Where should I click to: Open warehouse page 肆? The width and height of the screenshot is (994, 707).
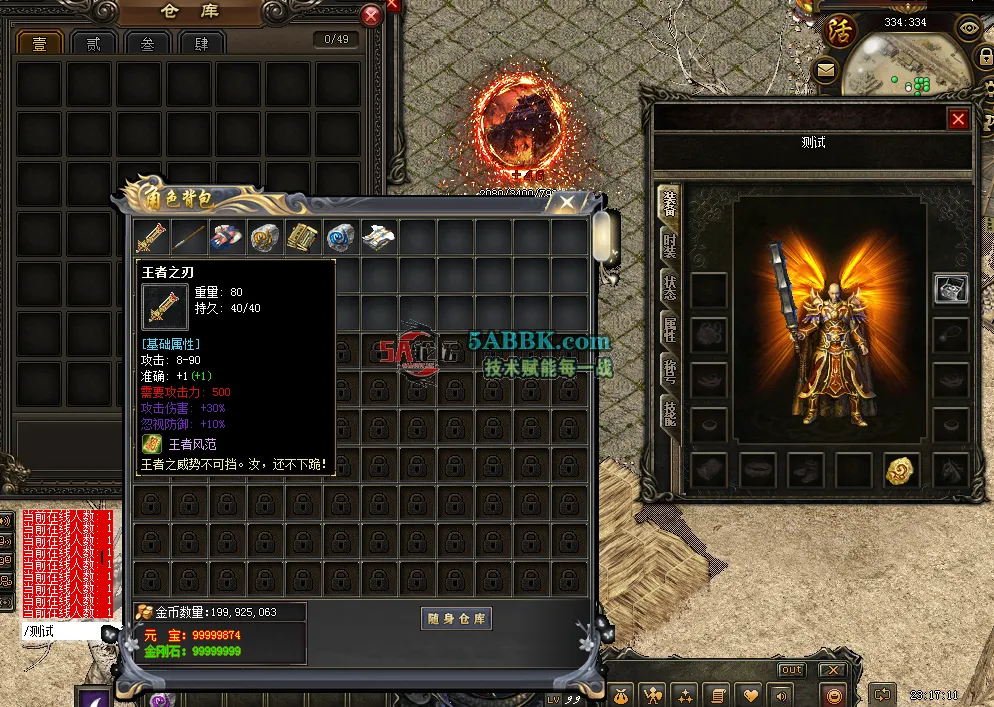[x=201, y=43]
